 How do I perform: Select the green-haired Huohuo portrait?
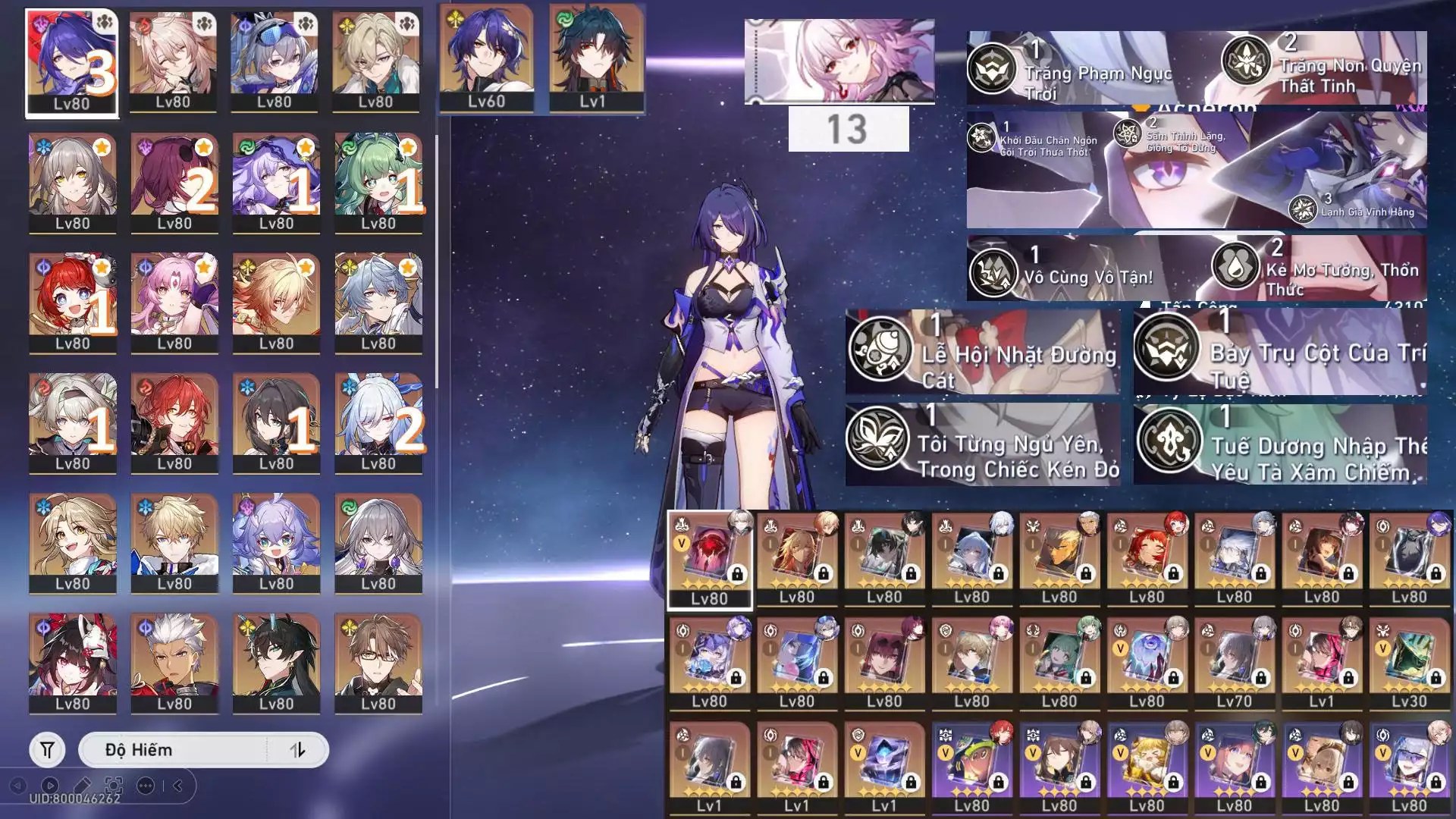tap(378, 182)
